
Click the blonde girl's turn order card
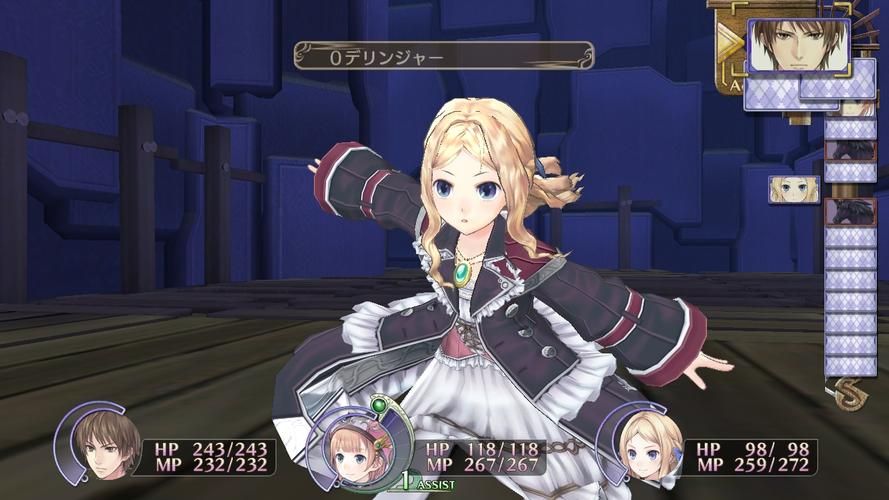click(793, 189)
